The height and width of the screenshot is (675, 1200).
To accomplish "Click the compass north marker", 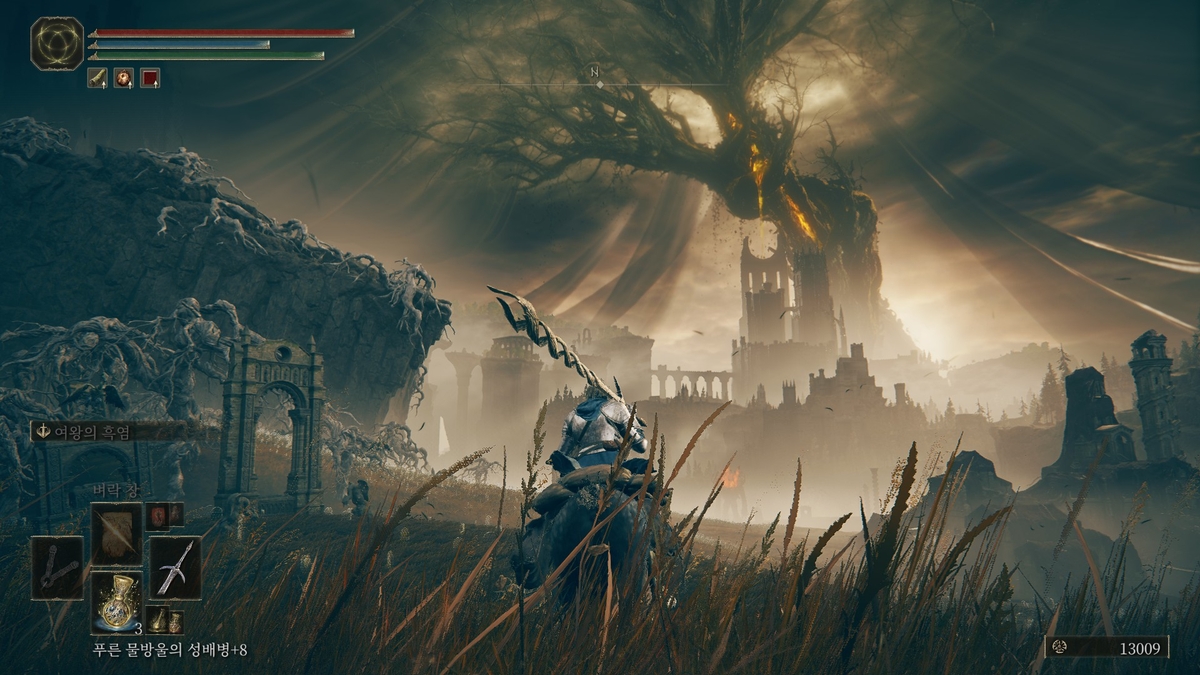I will pyautogui.click(x=593, y=72).
